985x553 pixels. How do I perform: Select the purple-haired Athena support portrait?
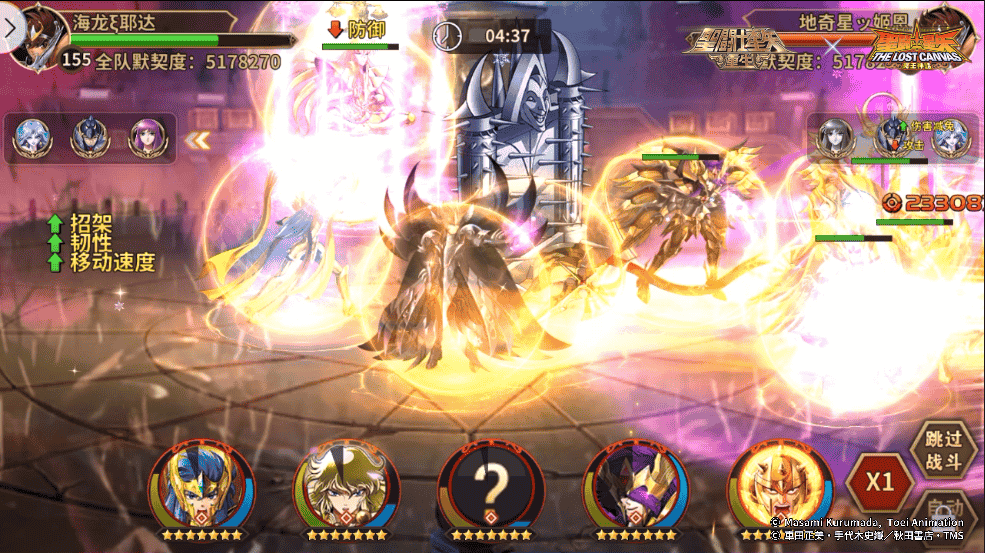pos(147,139)
